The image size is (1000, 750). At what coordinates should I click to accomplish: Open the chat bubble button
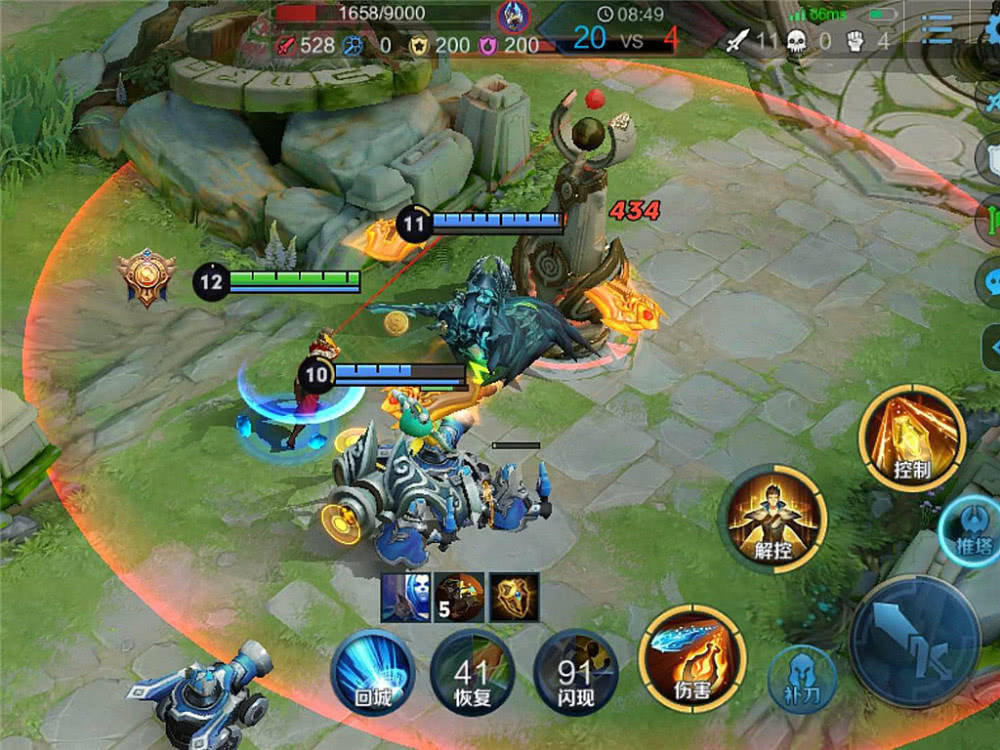point(991,278)
